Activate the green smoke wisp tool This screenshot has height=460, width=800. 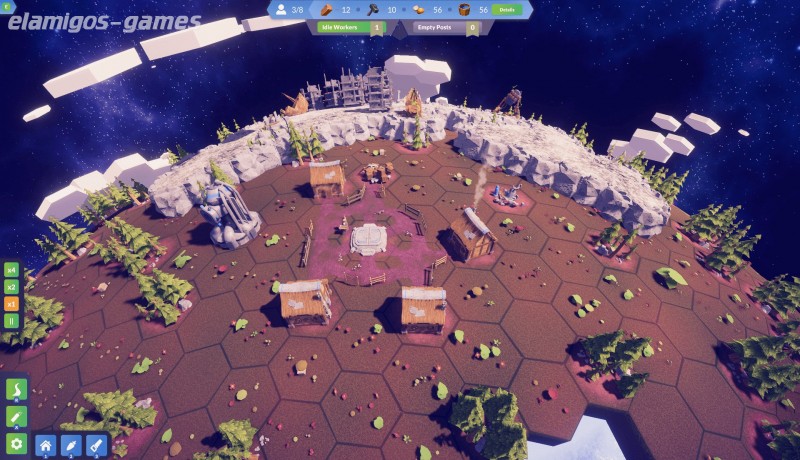(16, 389)
